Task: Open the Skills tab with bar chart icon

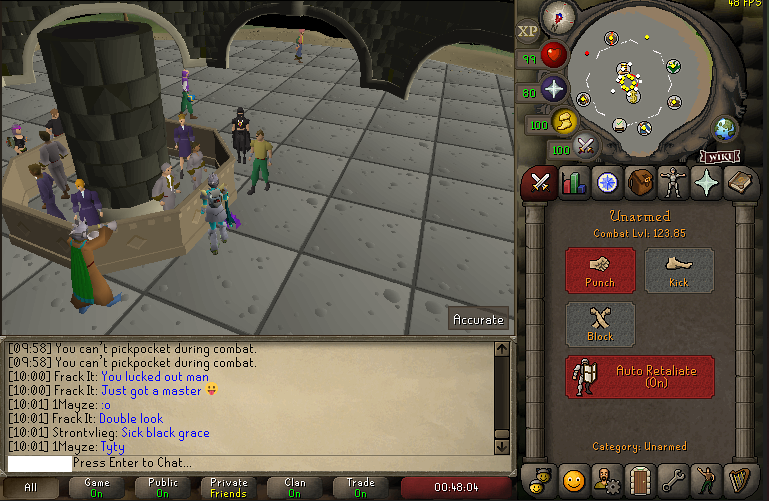Action: coord(573,183)
